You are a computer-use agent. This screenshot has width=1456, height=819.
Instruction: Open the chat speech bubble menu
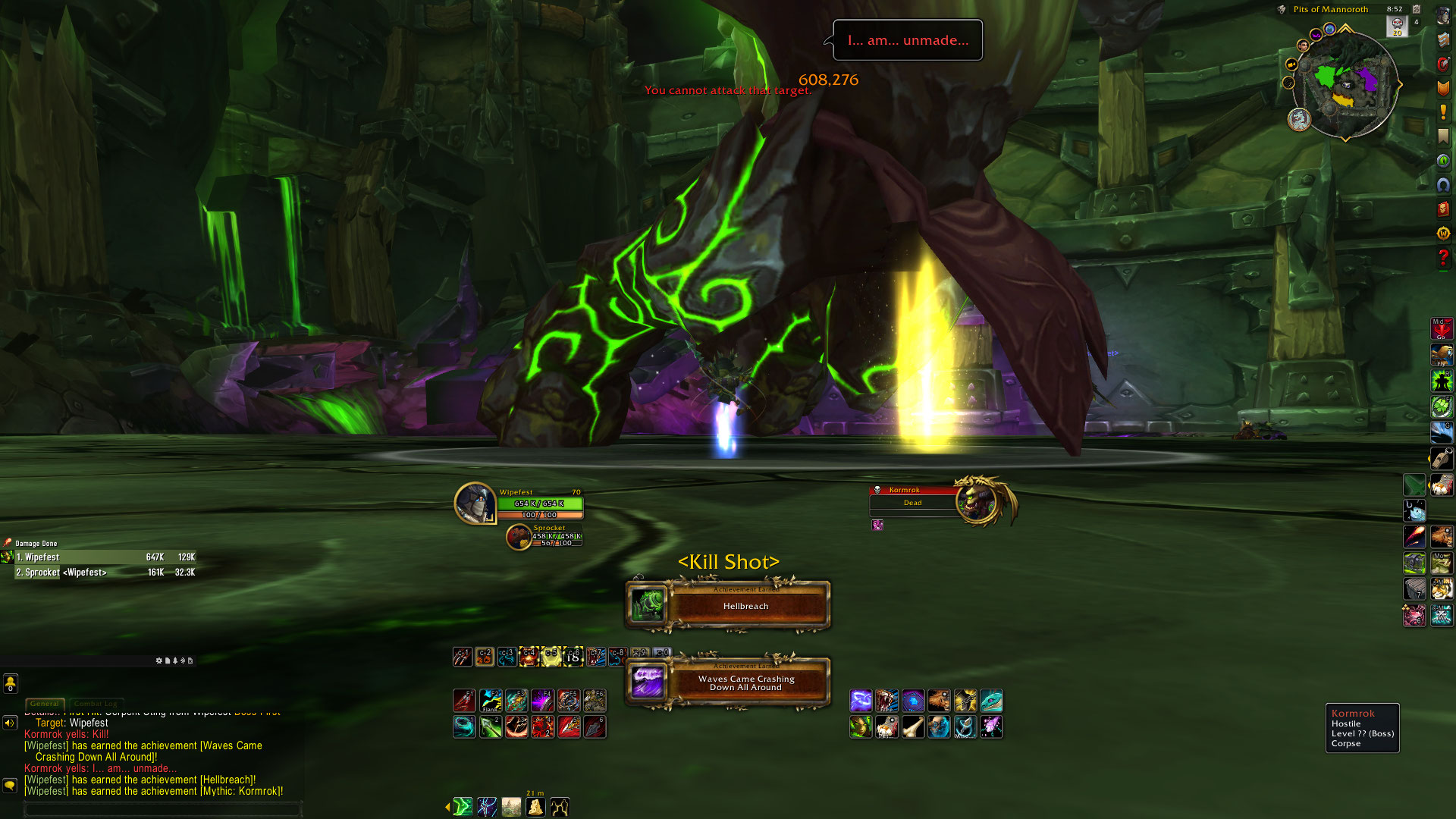click(10, 785)
